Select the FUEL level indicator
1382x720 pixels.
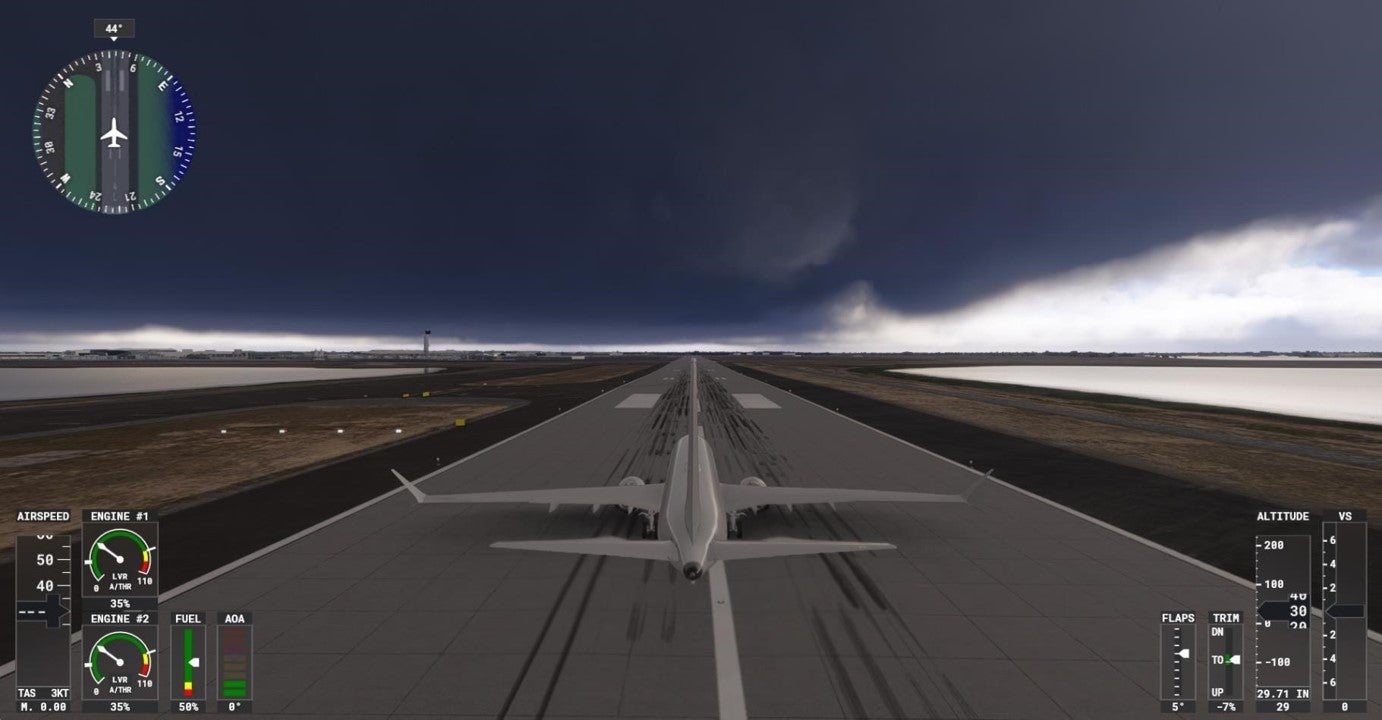(188, 660)
